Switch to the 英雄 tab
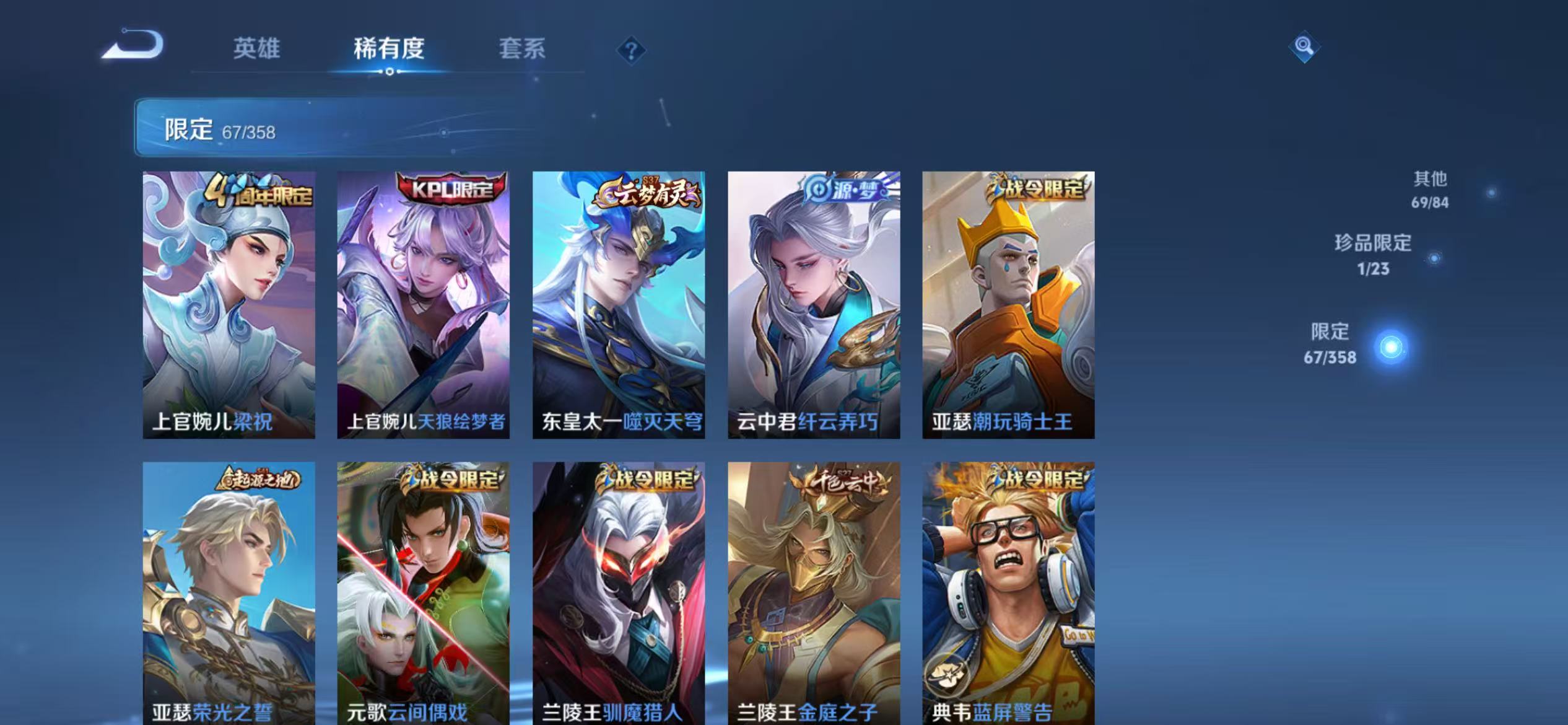Image resolution: width=1568 pixels, height=725 pixels. [256, 50]
